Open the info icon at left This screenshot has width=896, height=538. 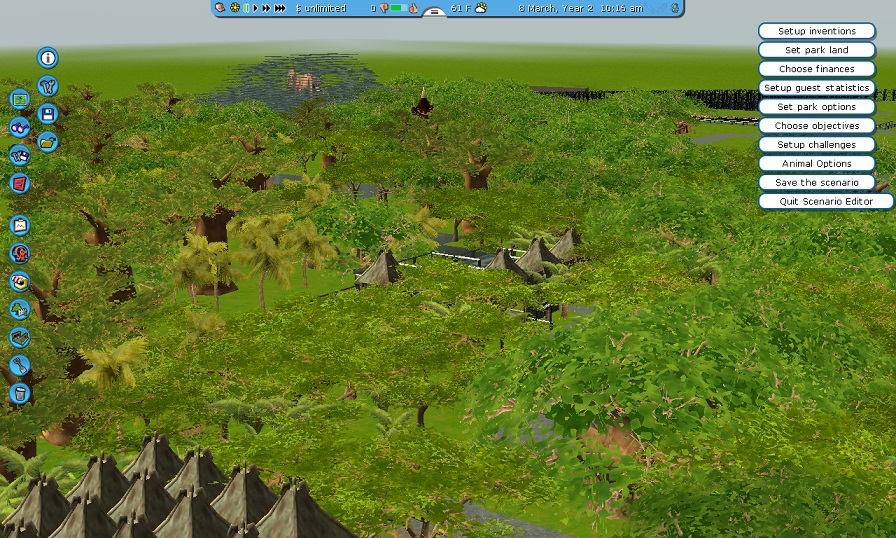click(x=47, y=59)
